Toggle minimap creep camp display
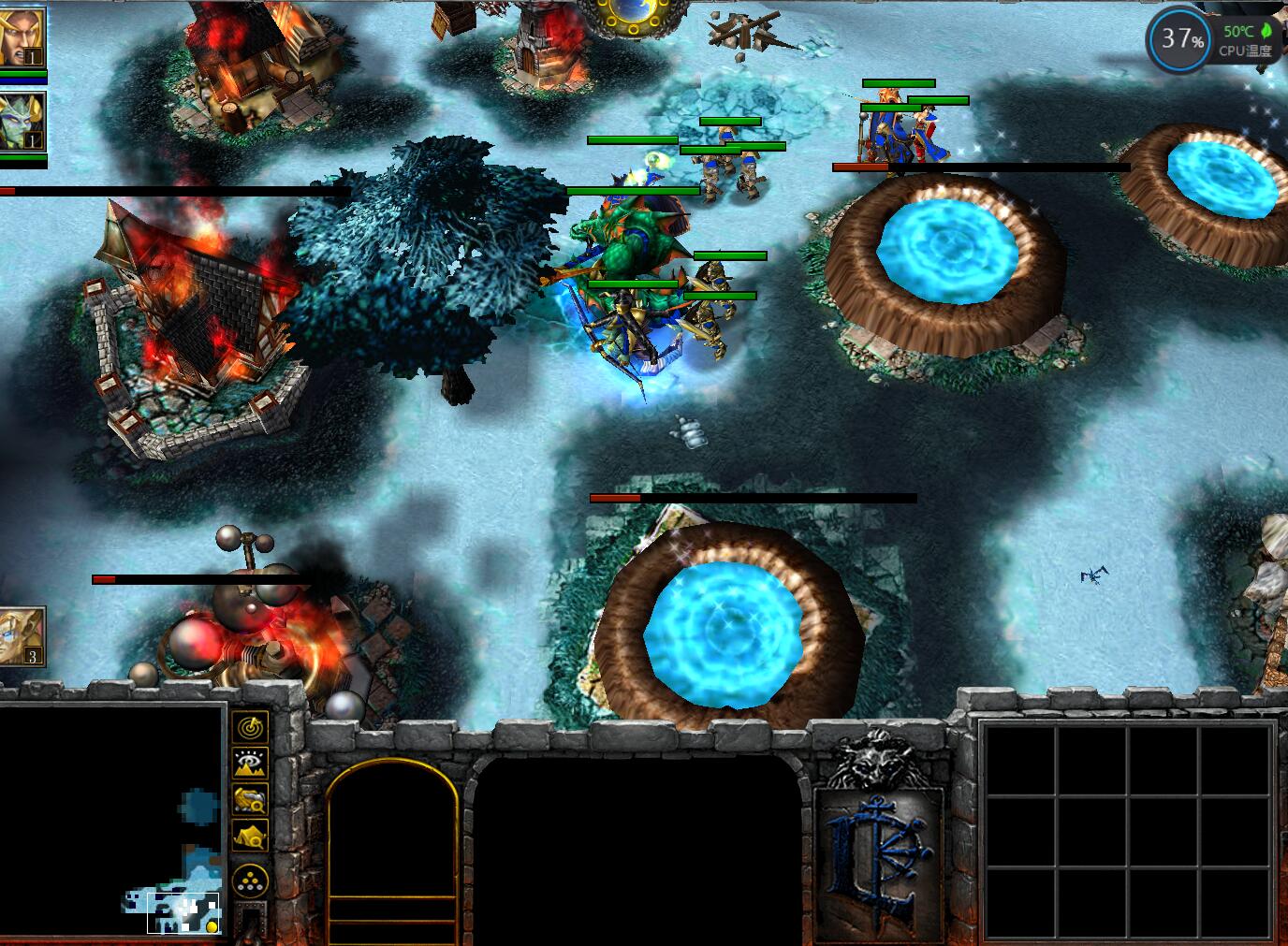 pyautogui.click(x=250, y=835)
